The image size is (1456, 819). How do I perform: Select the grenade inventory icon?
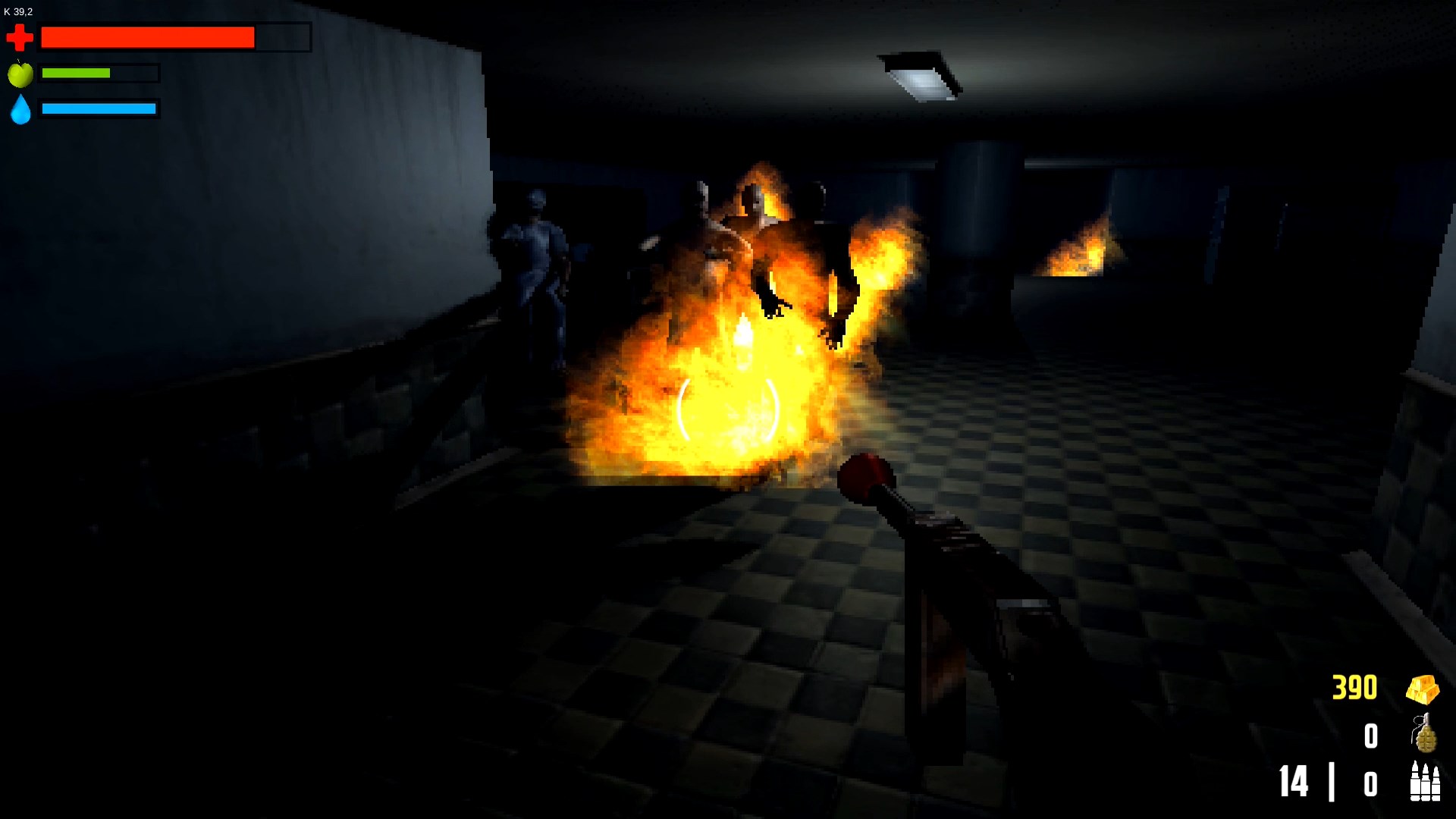[1426, 734]
